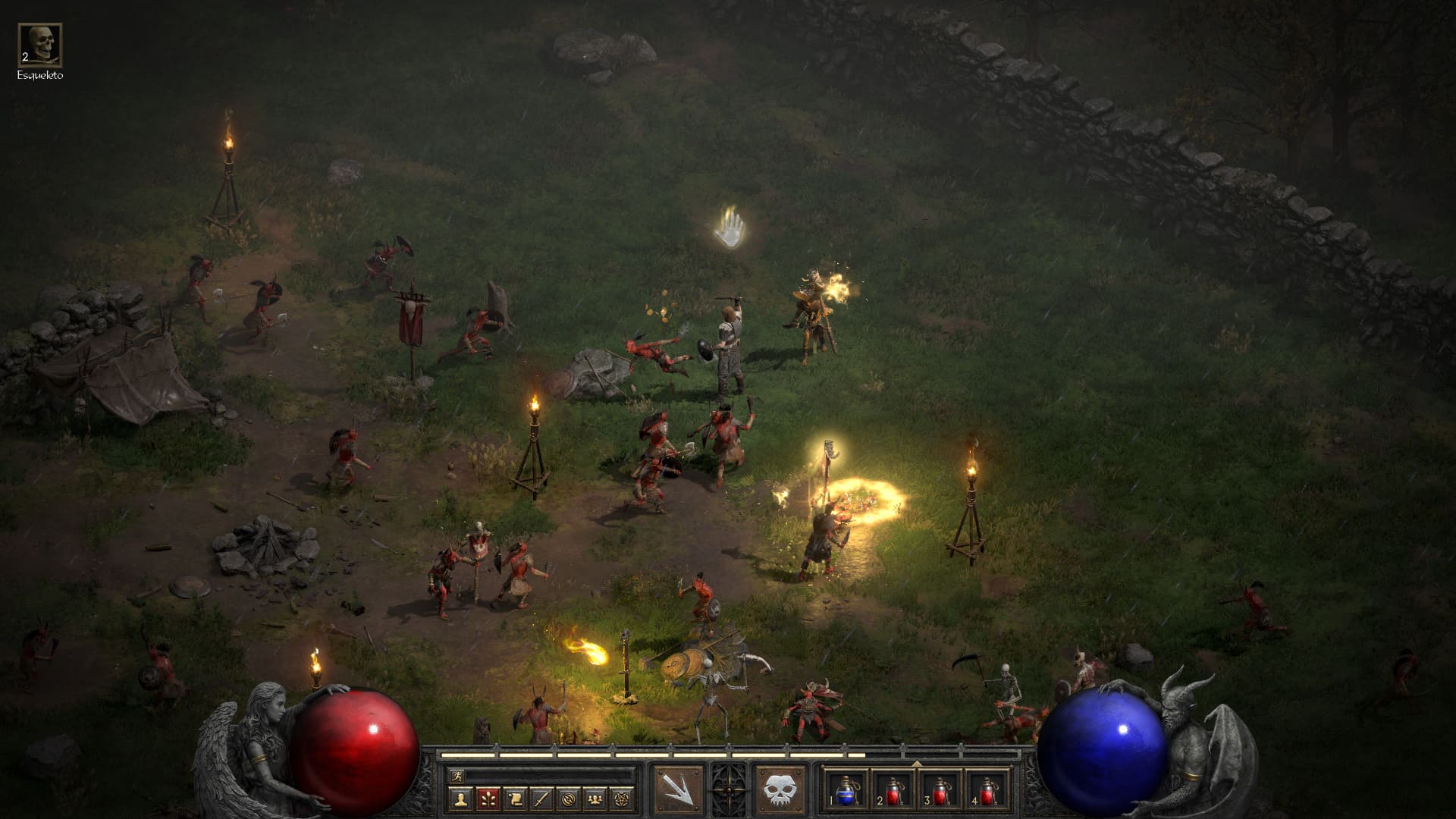Open the inventory sword icon

click(542, 799)
